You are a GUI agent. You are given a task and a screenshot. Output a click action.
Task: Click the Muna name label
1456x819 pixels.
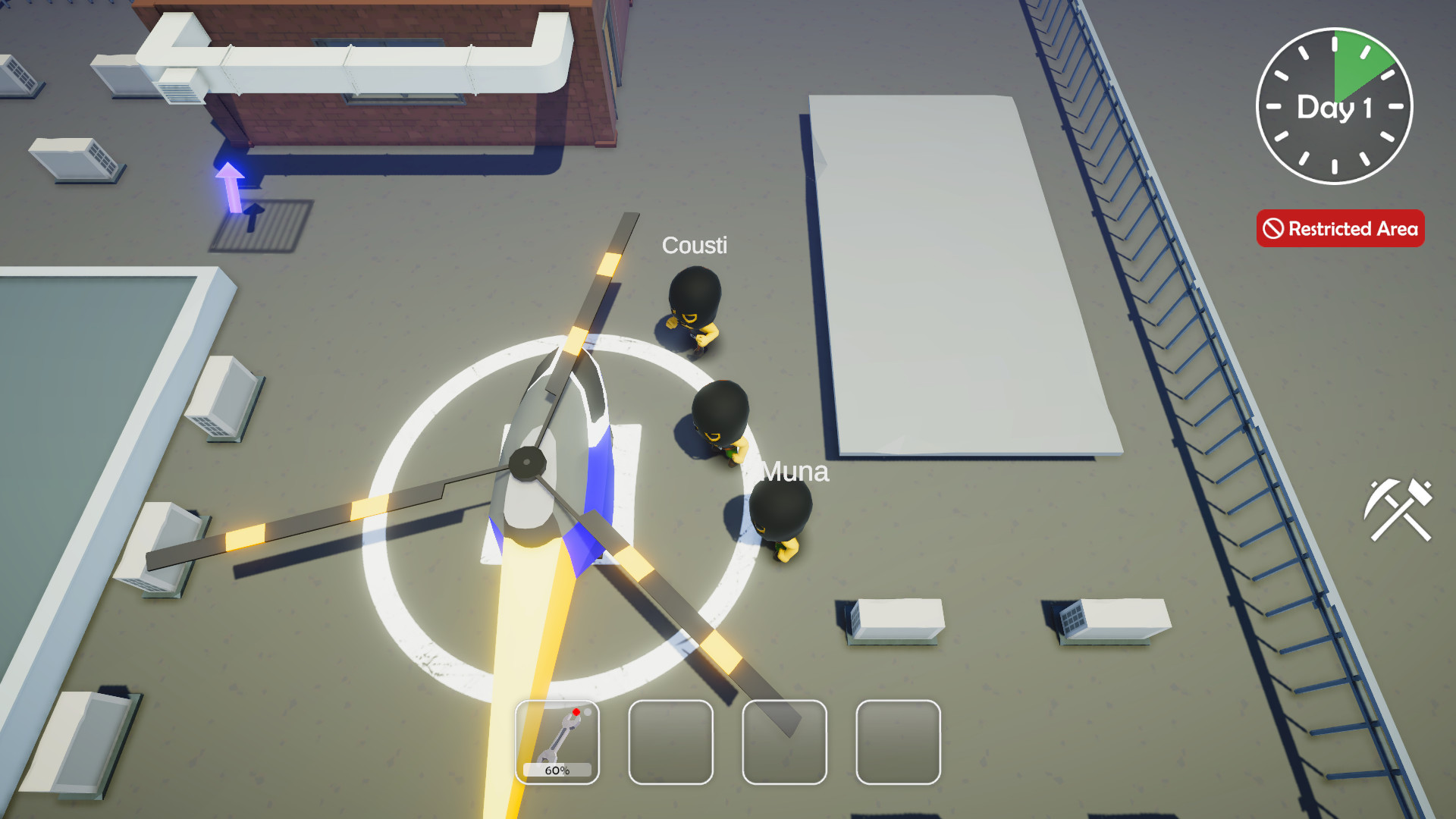tap(794, 472)
